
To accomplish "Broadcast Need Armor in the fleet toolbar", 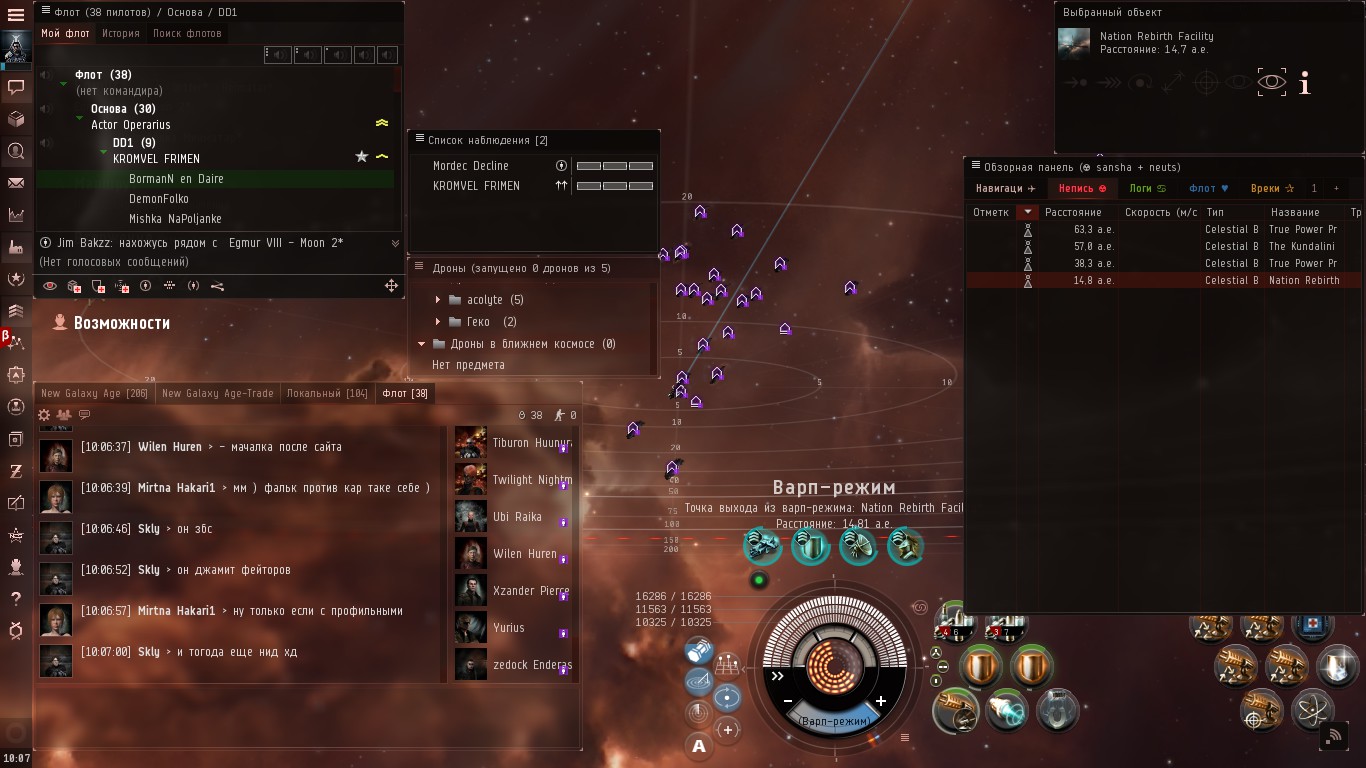I will [72, 288].
